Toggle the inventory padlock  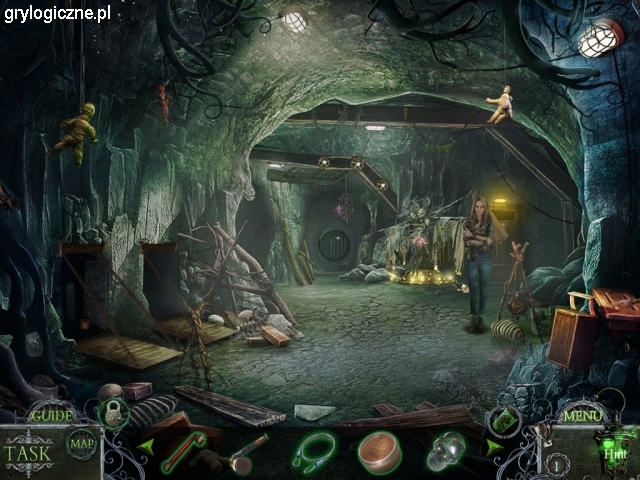coord(113,411)
